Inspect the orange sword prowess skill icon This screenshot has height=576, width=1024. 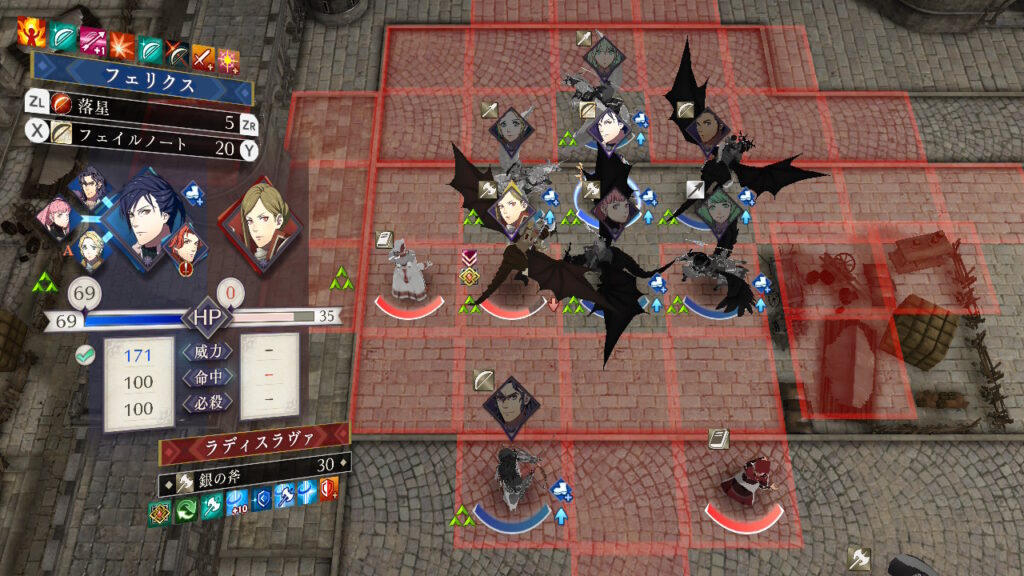point(204,43)
